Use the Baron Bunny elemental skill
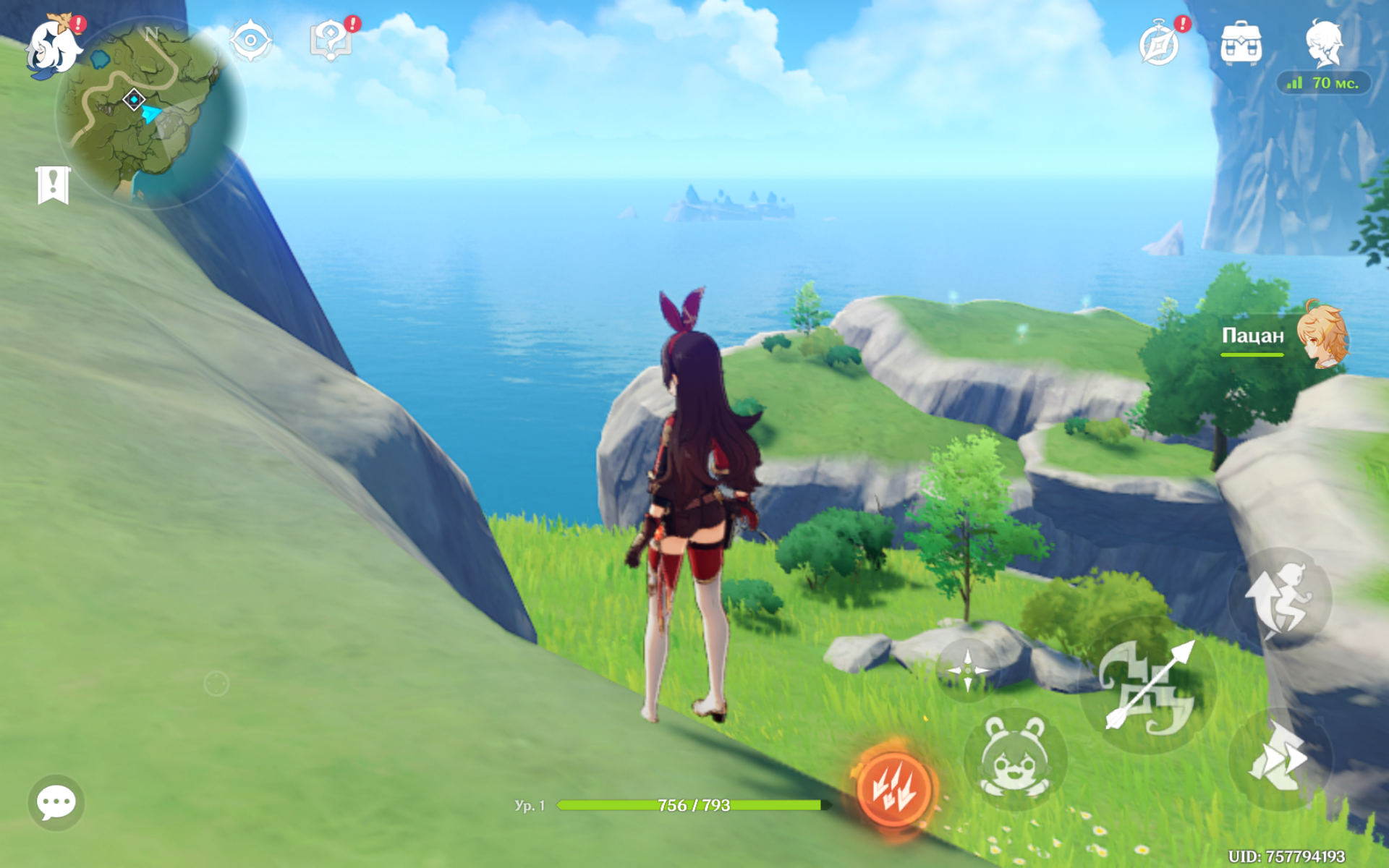This screenshot has height=868, width=1389. [1014, 759]
